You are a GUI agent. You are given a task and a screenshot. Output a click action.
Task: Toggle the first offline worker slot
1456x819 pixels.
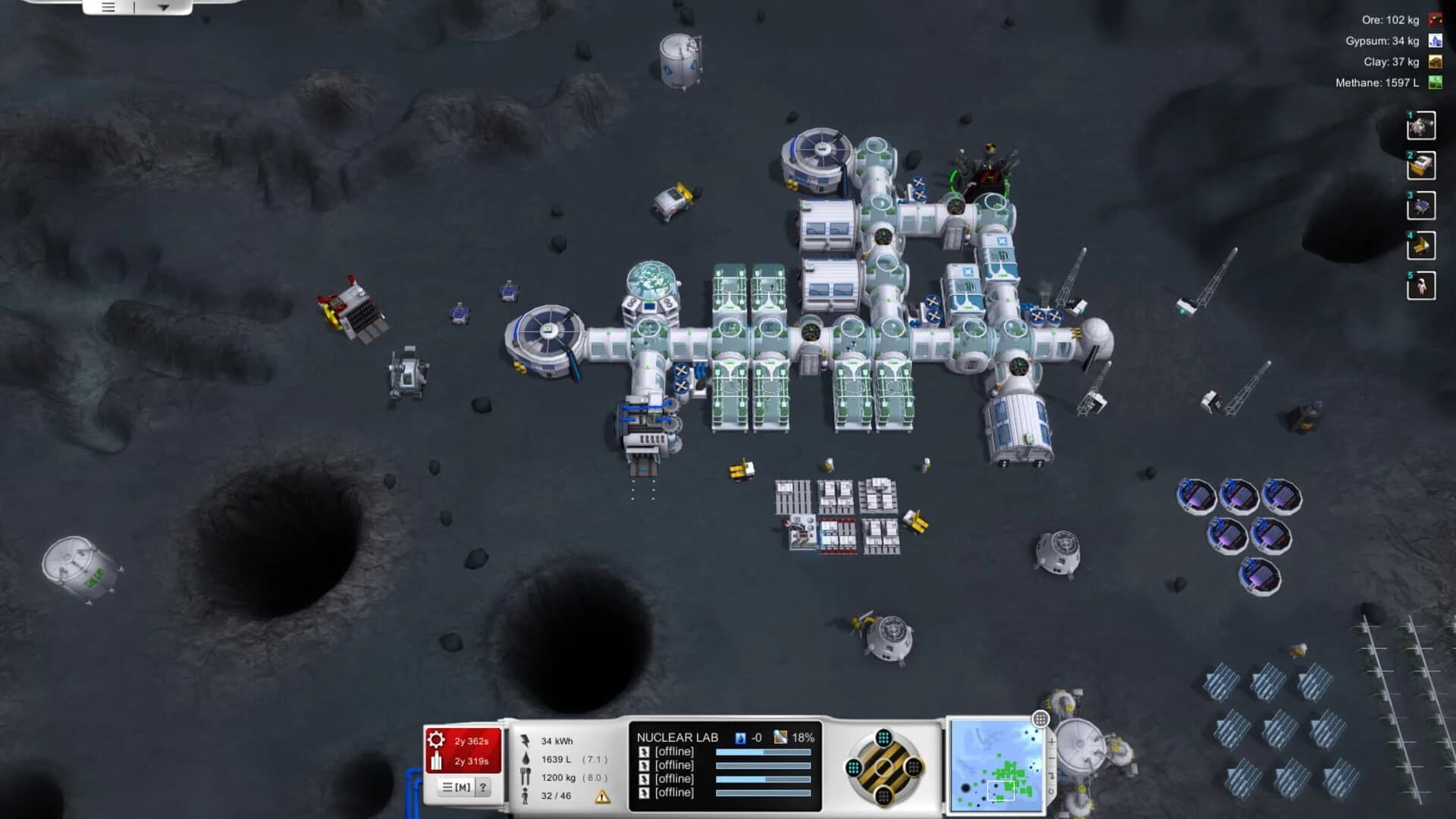coord(645,752)
